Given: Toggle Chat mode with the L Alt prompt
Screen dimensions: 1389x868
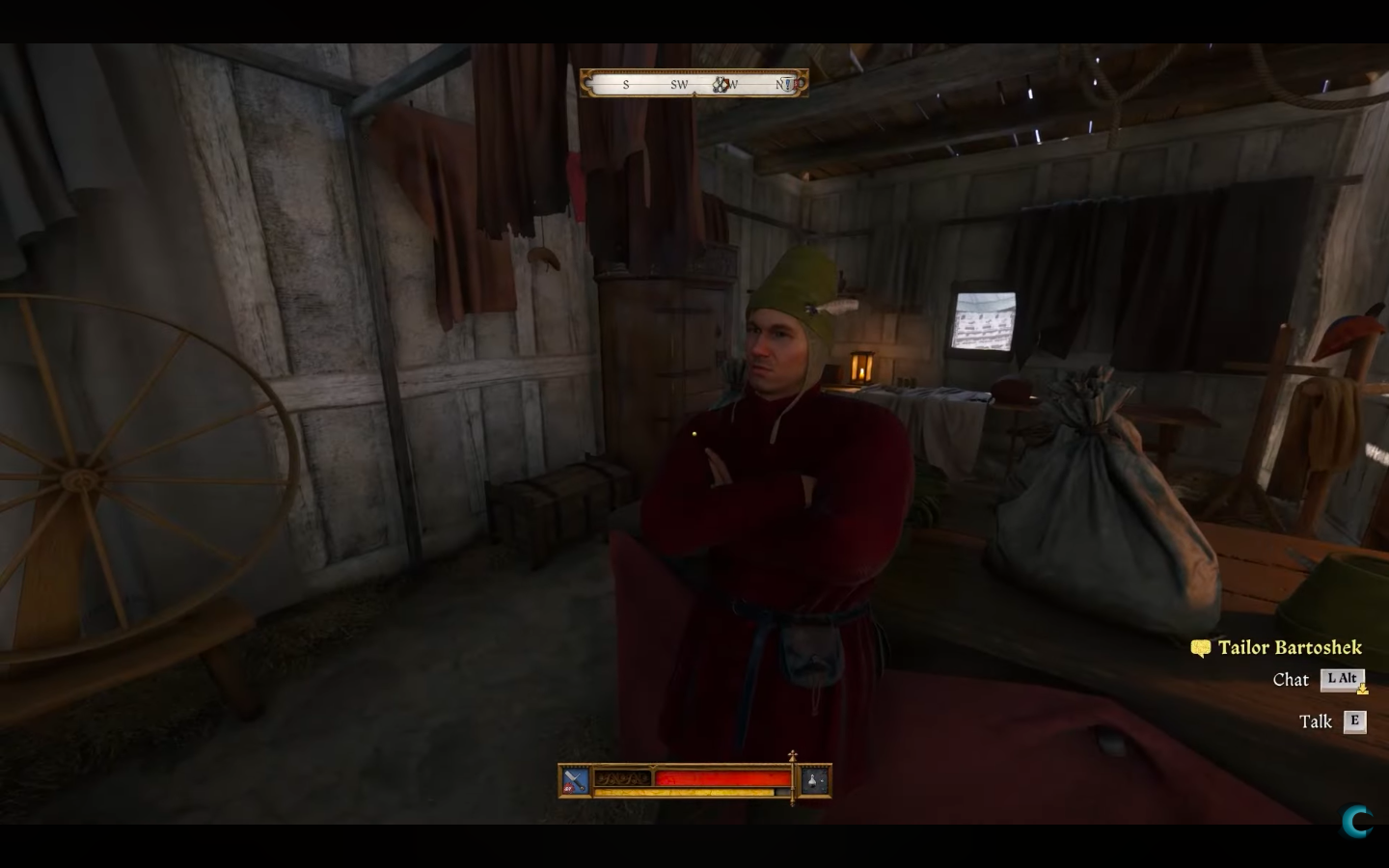Looking at the screenshot, I should coord(1343,679).
